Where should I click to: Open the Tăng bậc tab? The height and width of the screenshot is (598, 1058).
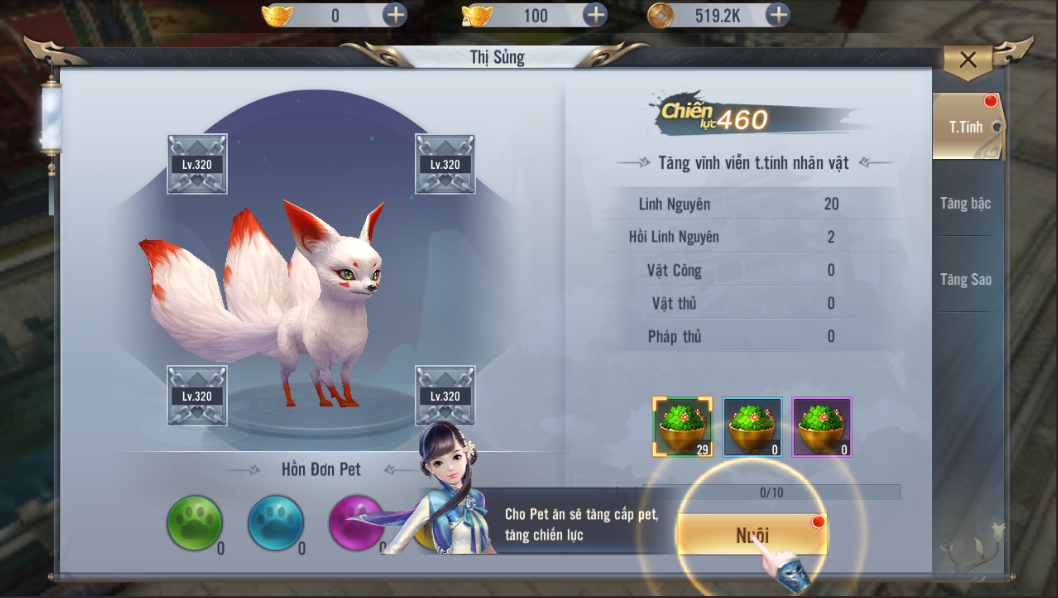(x=965, y=203)
